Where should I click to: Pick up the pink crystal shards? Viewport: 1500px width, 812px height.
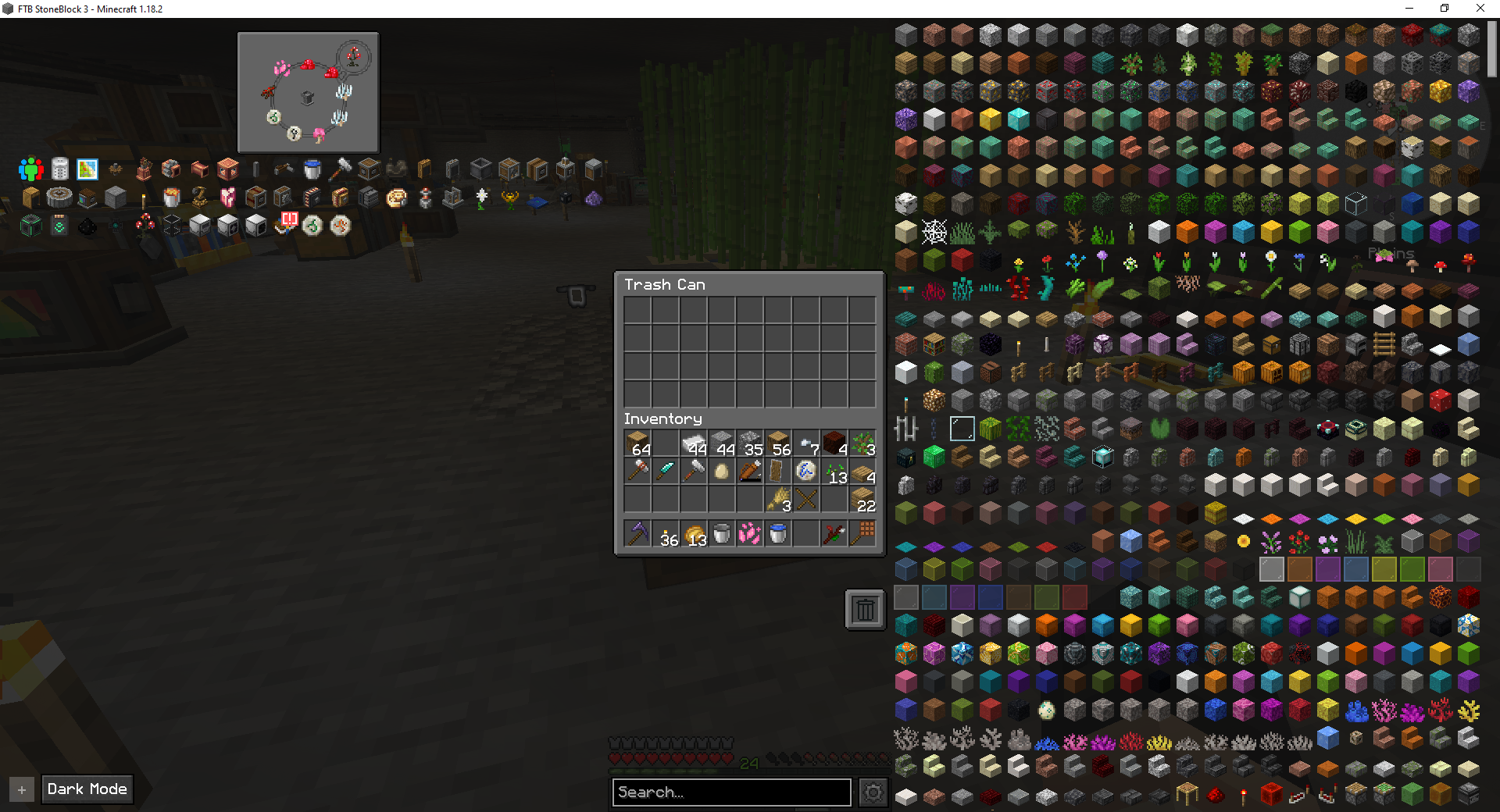750,533
